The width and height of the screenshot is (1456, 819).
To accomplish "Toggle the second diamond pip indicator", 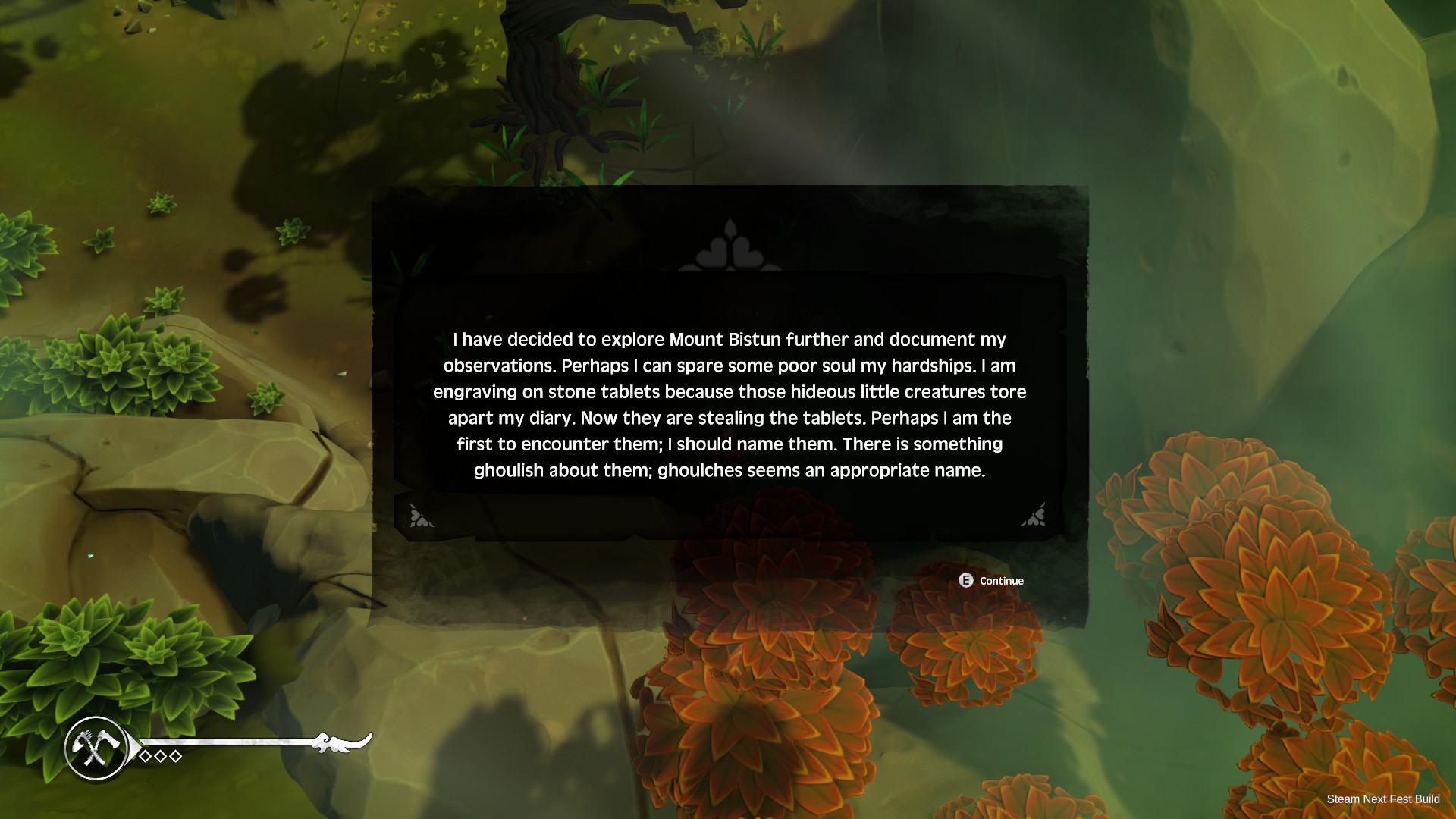I will [x=160, y=755].
